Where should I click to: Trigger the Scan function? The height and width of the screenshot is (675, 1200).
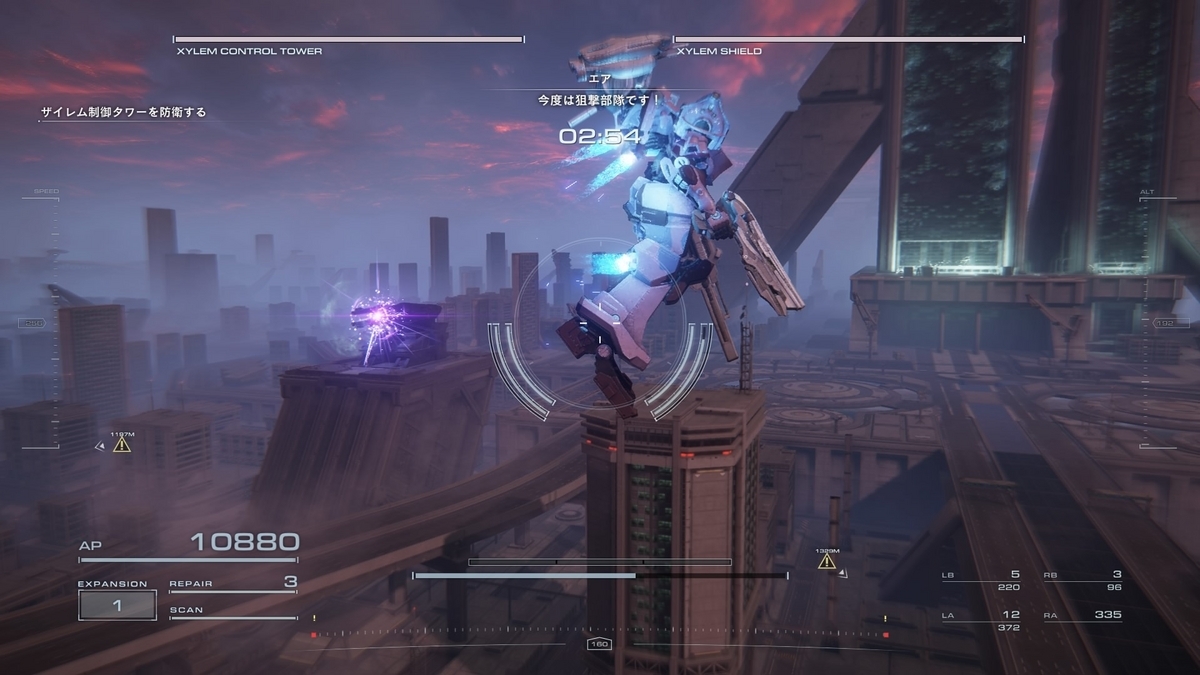(x=233, y=610)
